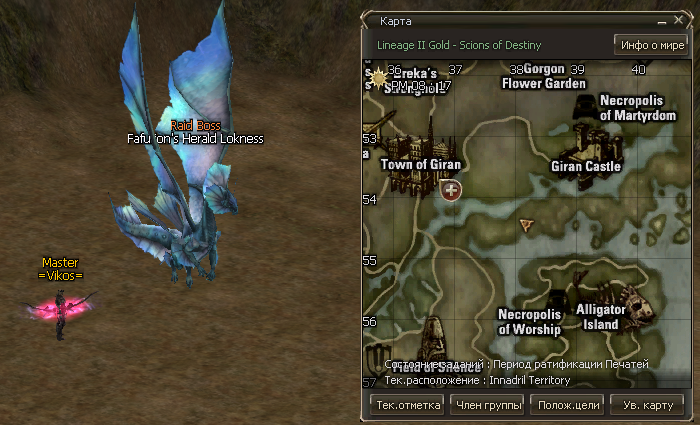Show party members with Член группы
The width and height of the screenshot is (700, 425).
(x=488, y=405)
